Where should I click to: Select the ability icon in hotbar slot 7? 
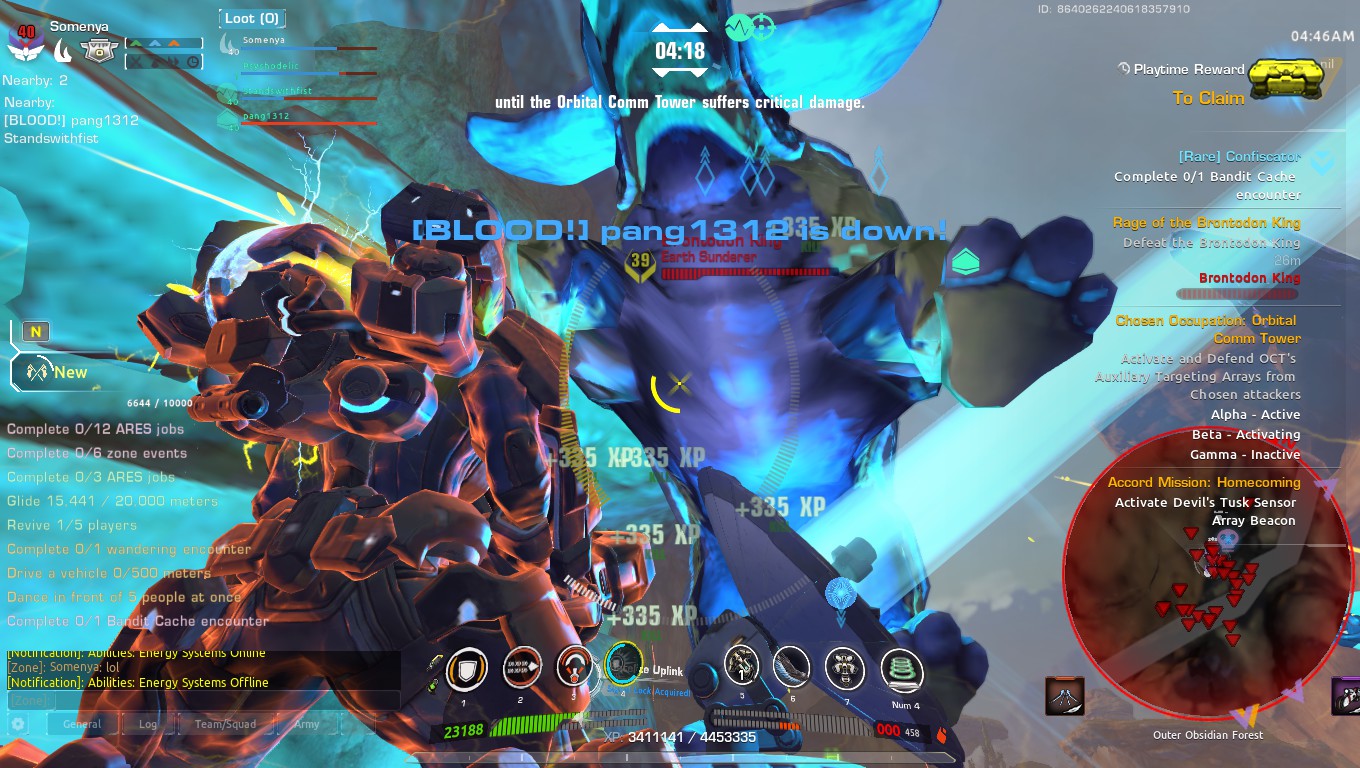pyautogui.click(x=843, y=668)
